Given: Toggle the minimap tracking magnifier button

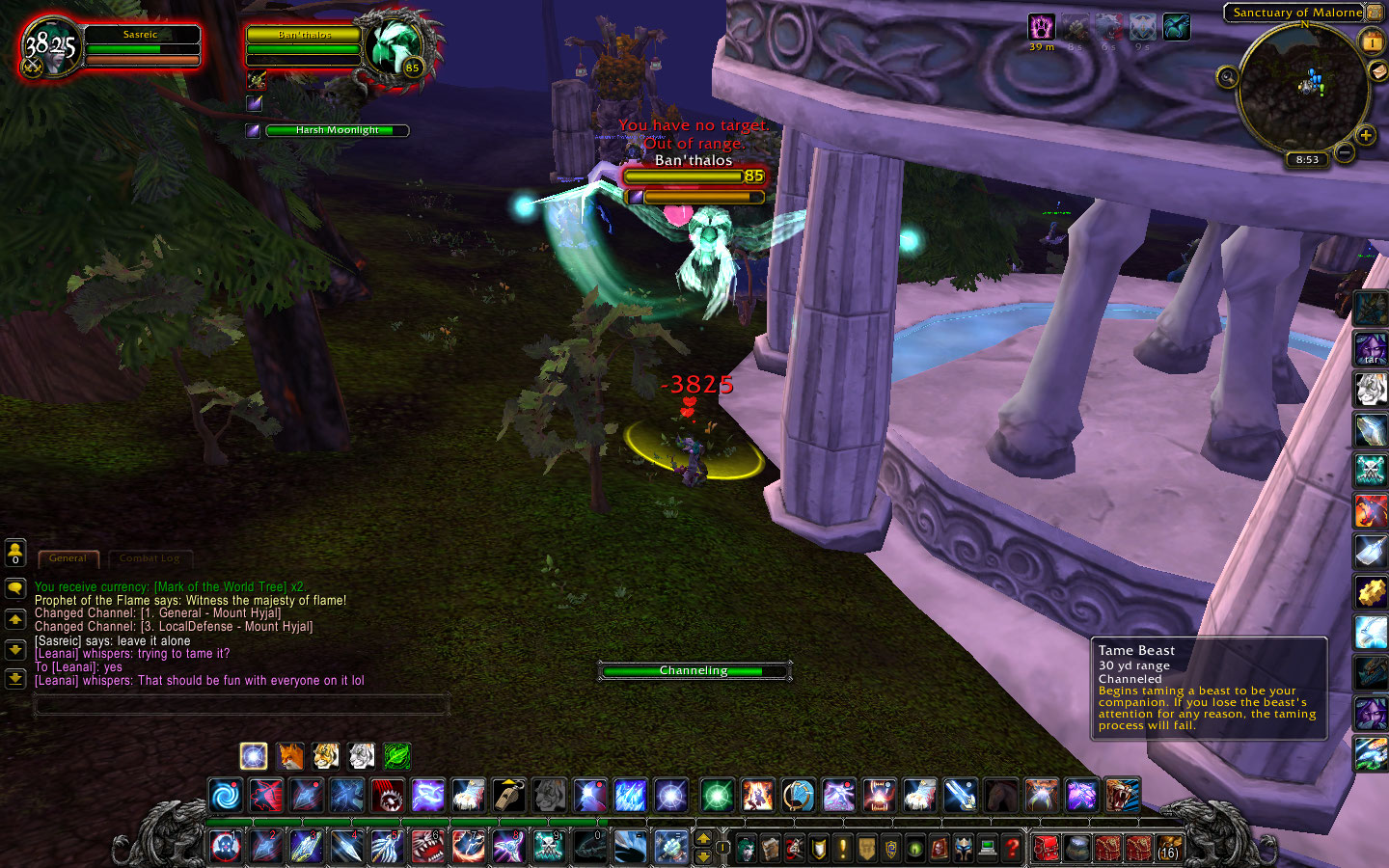Looking at the screenshot, I should tap(1227, 77).
